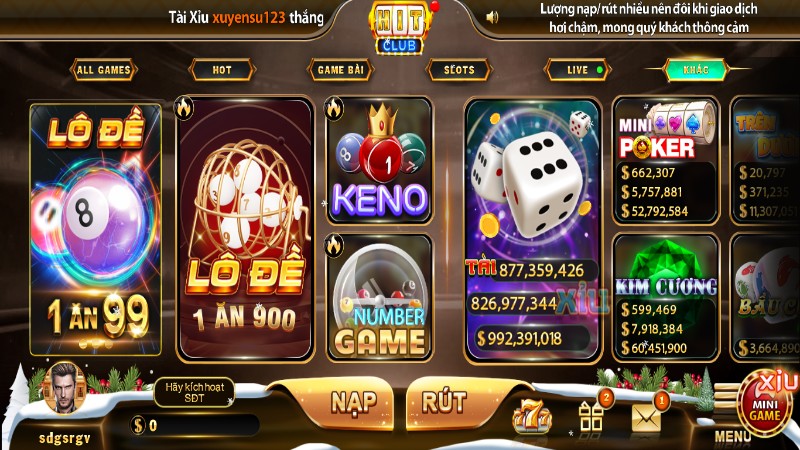Select the Khác tab

pyautogui.click(x=696, y=70)
